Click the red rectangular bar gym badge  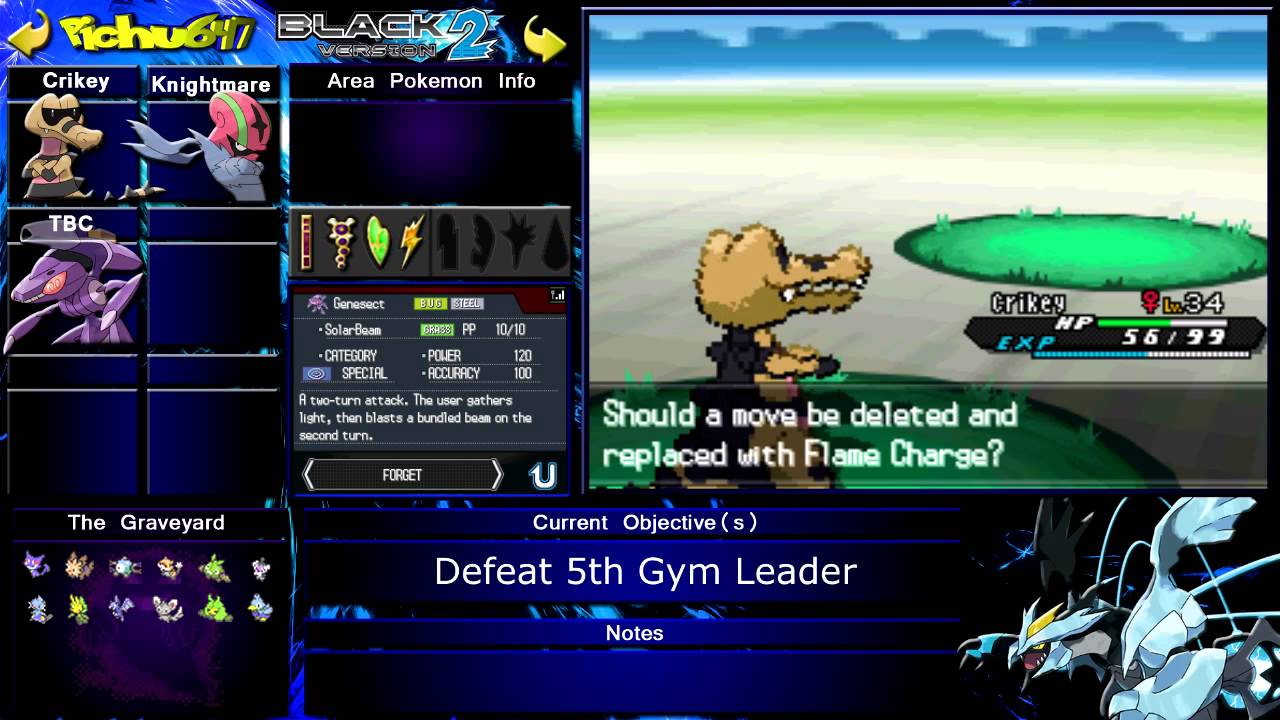coord(307,242)
